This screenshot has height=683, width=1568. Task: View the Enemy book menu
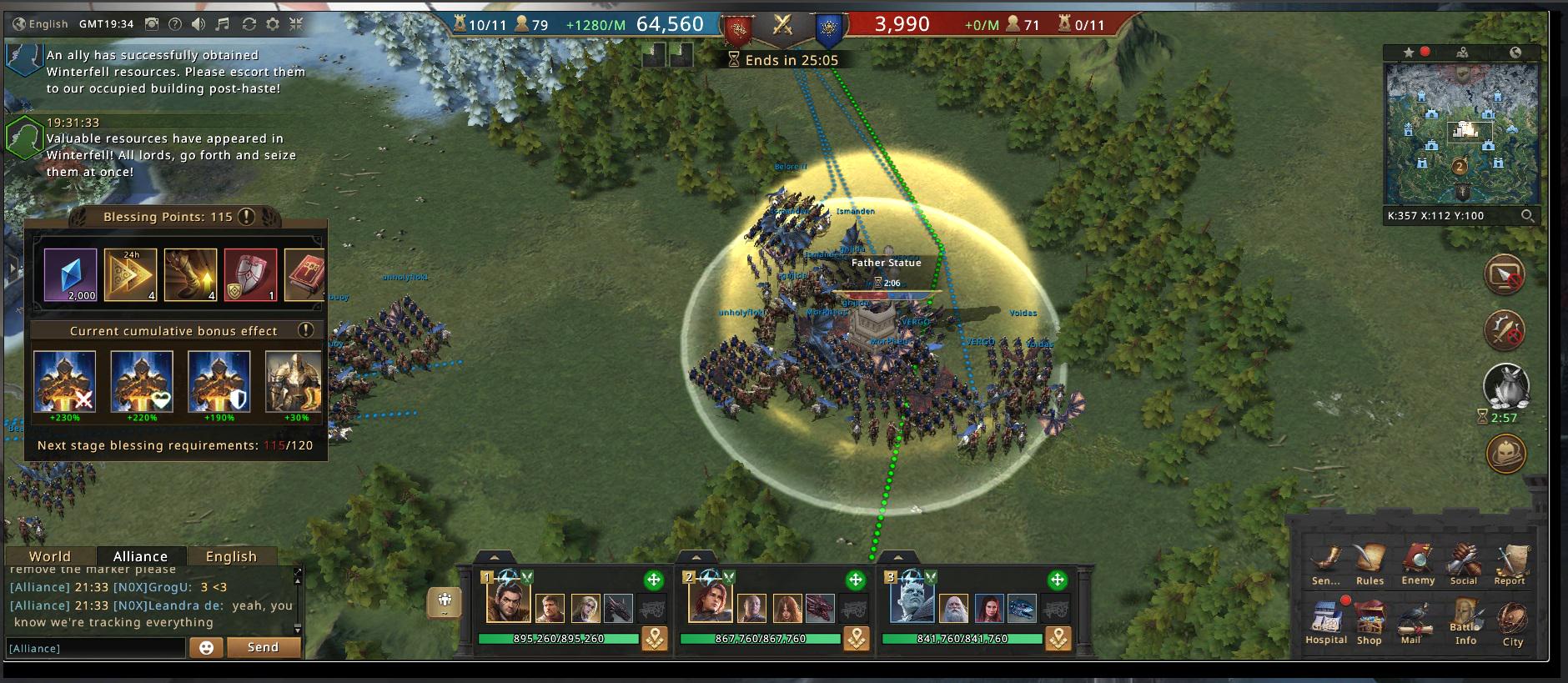(x=1418, y=563)
